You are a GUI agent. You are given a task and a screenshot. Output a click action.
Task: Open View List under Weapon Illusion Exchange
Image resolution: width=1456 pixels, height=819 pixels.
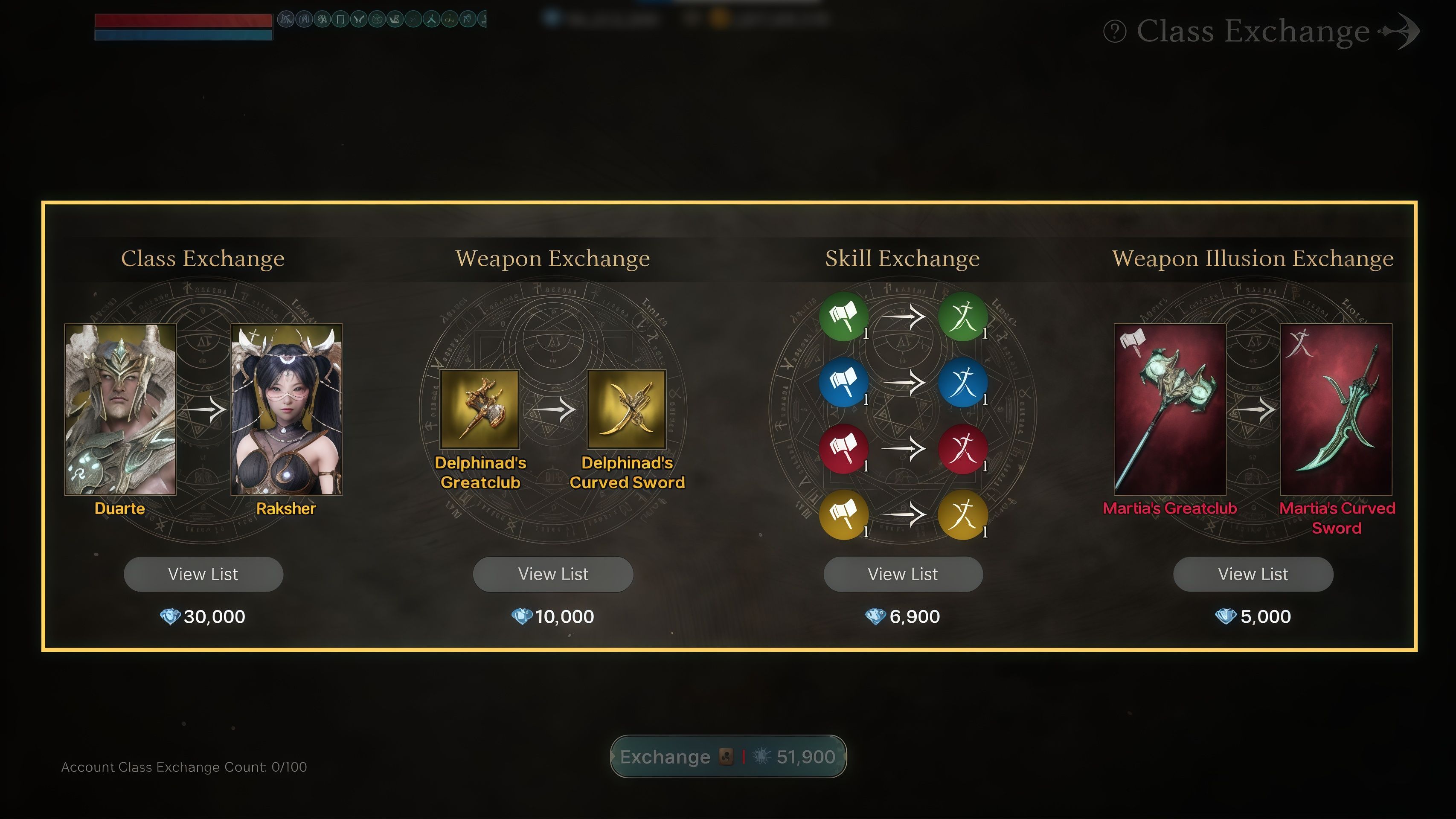pyautogui.click(x=1252, y=574)
